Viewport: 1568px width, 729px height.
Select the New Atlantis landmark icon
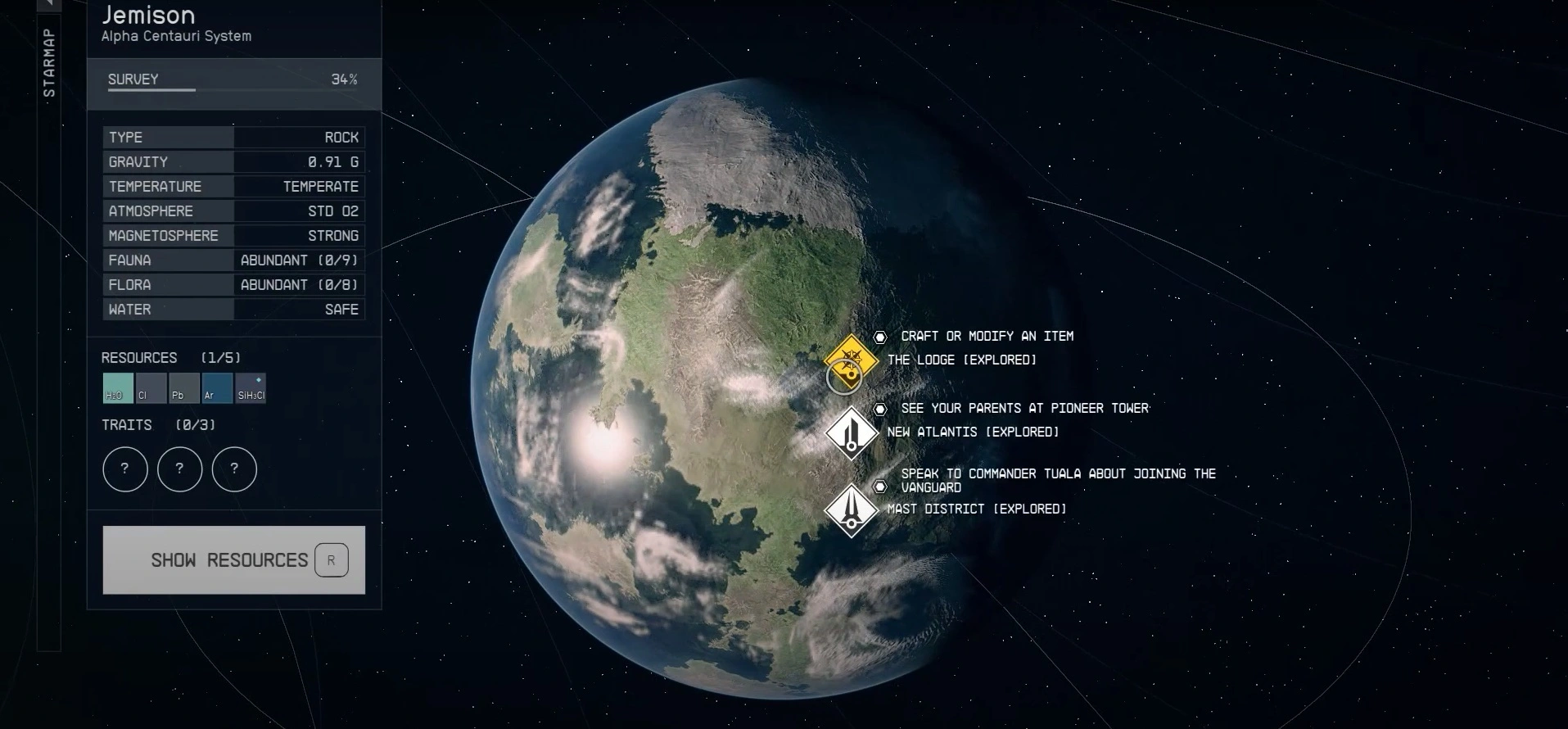tap(852, 434)
